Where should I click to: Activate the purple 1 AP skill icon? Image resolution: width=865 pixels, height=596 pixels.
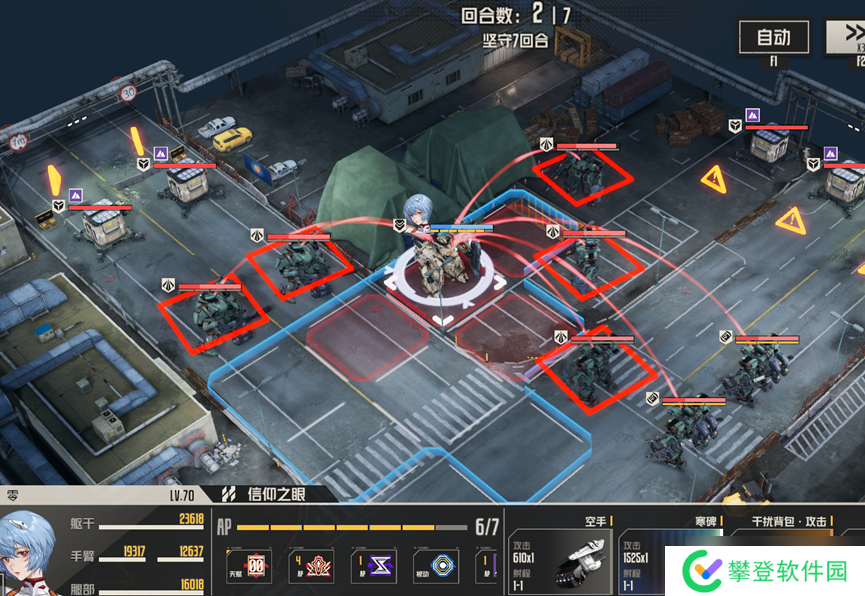(373, 566)
